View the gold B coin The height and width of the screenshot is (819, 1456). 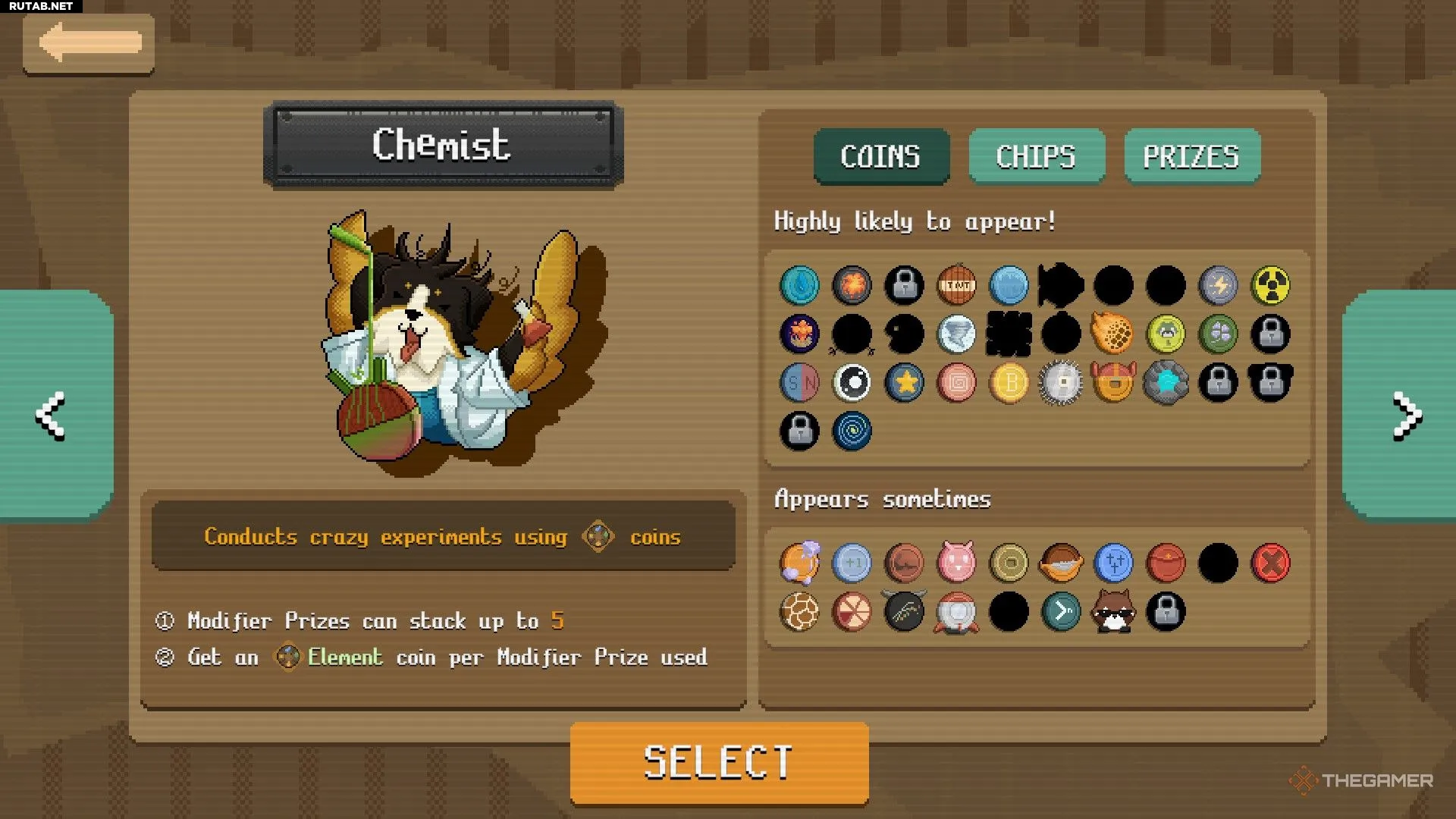(x=1009, y=382)
